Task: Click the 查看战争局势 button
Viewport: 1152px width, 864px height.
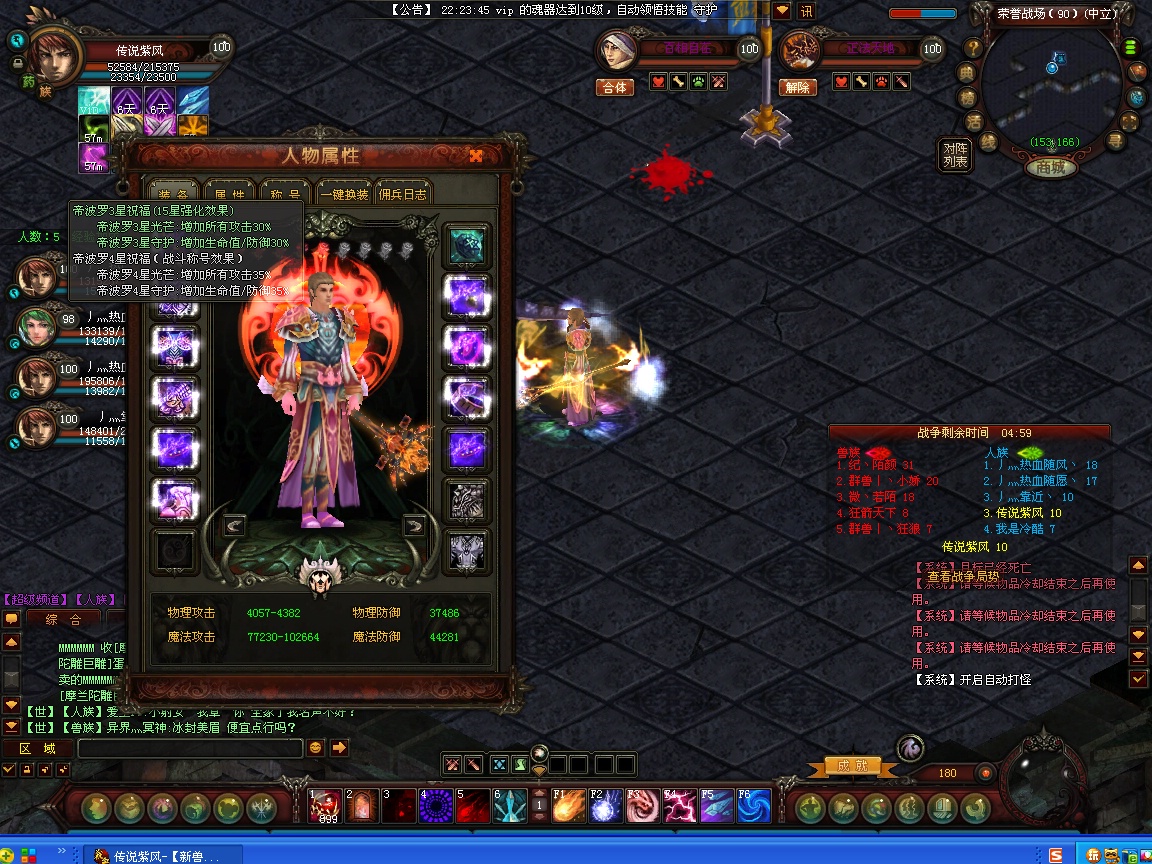Action: (x=962, y=576)
